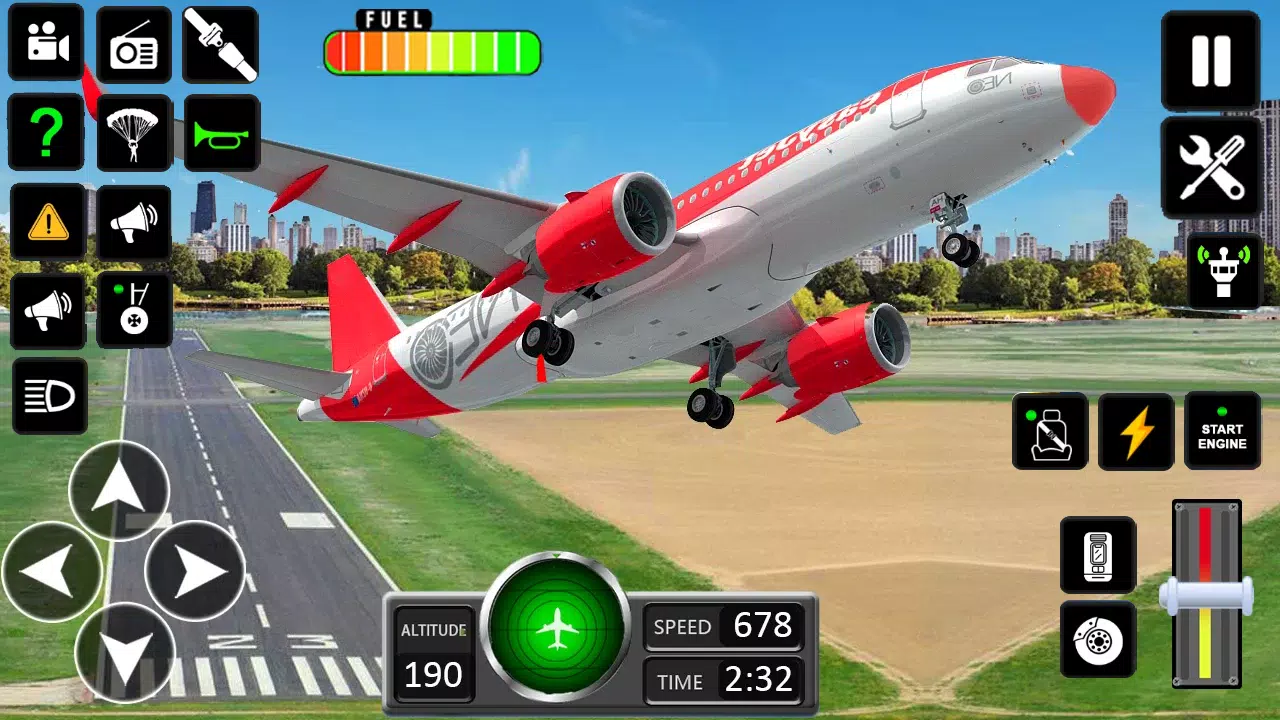
Task: Turn on the radio
Action: [x=134, y=45]
